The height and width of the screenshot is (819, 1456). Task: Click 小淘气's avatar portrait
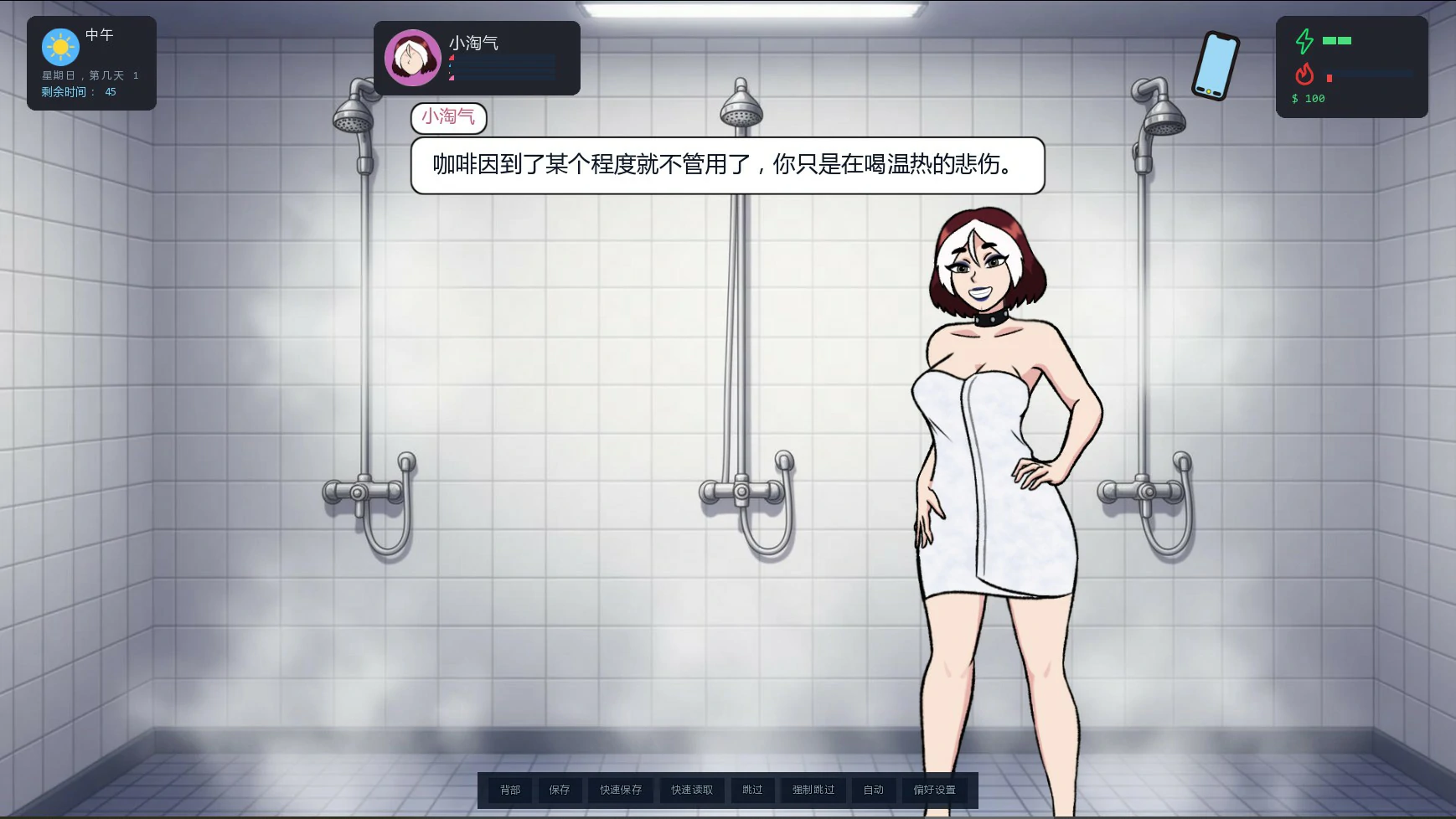click(413, 58)
